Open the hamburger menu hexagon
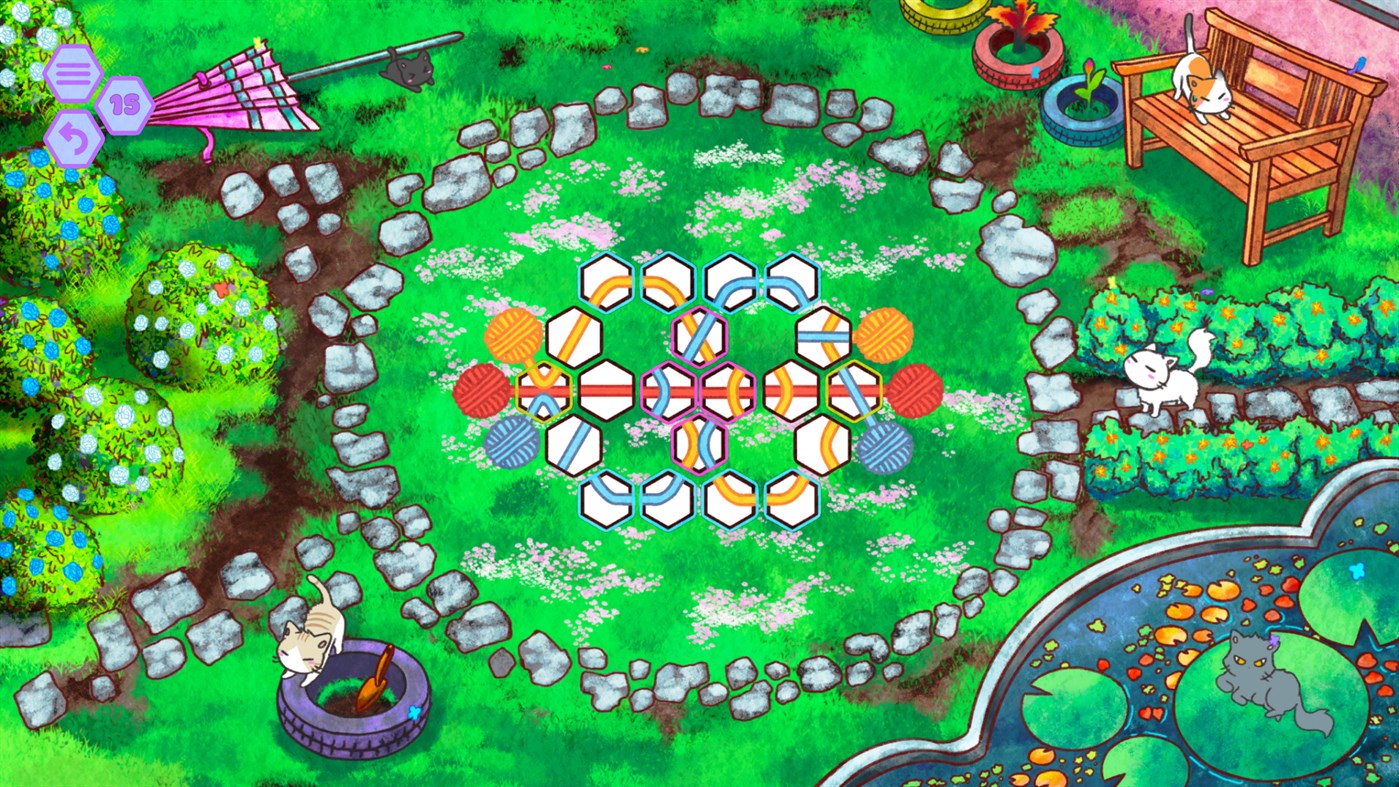 tap(73, 72)
